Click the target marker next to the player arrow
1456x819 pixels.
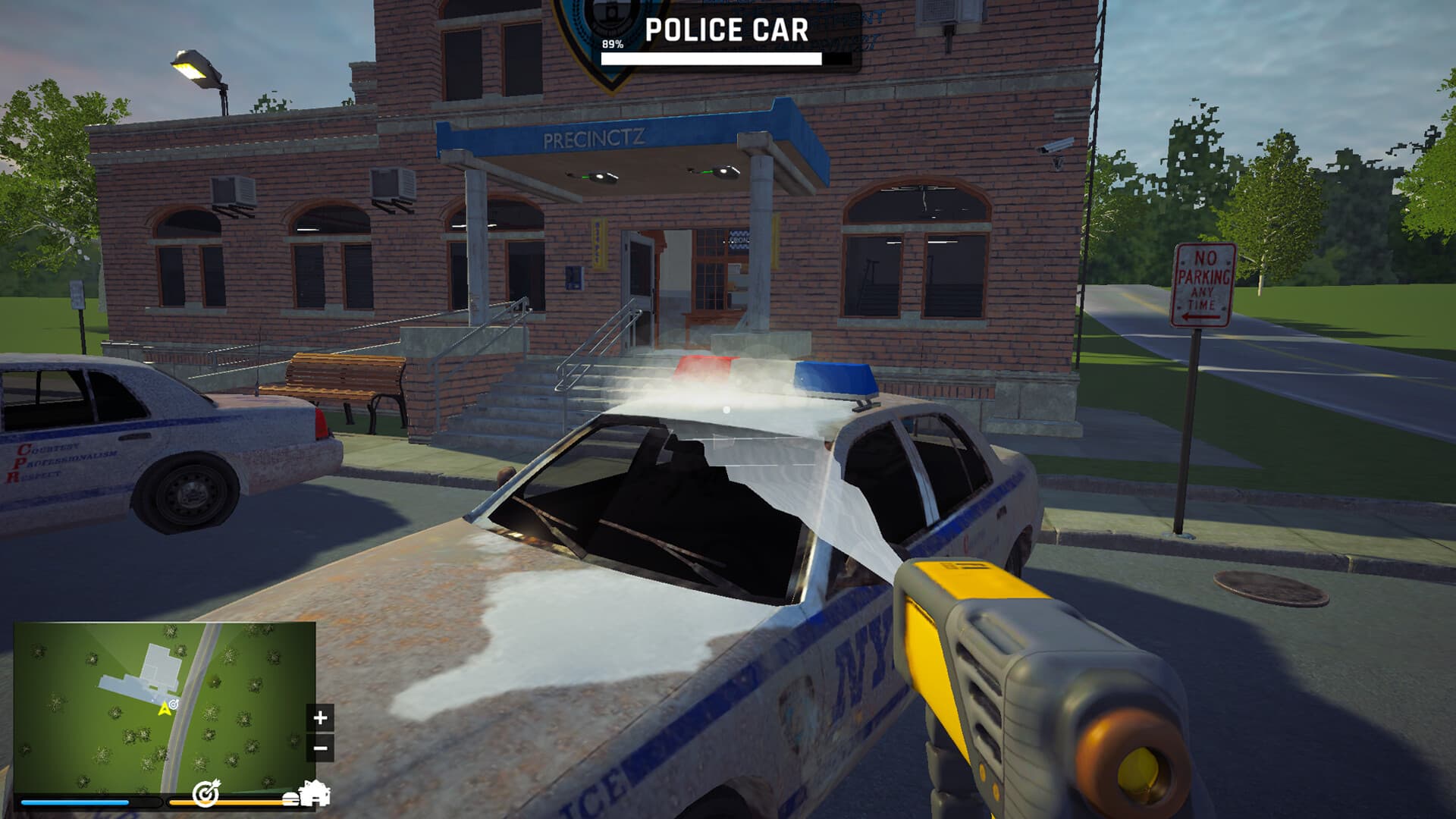[x=173, y=704]
